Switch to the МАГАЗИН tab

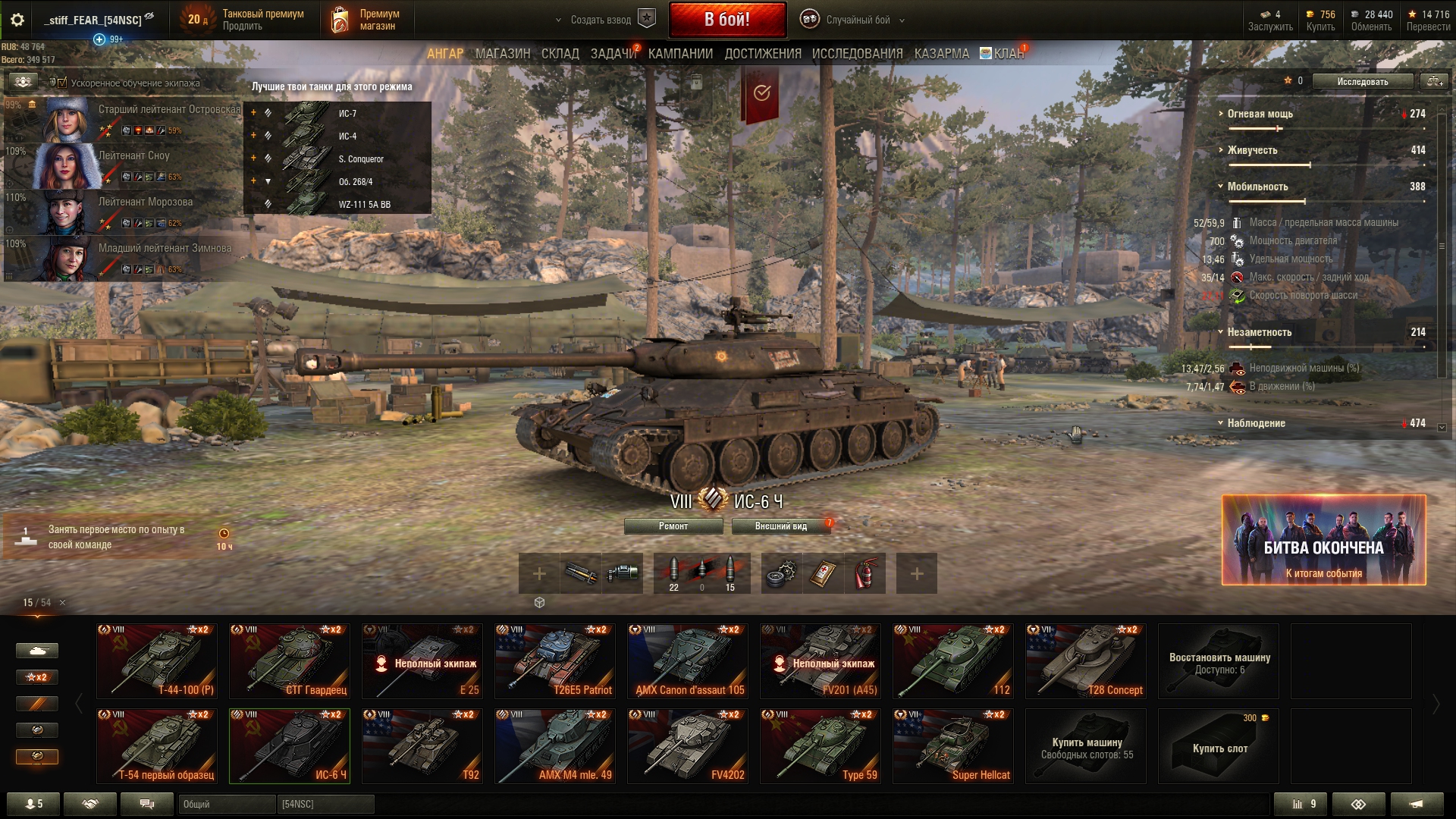pyautogui.click(x=502, y=54)
